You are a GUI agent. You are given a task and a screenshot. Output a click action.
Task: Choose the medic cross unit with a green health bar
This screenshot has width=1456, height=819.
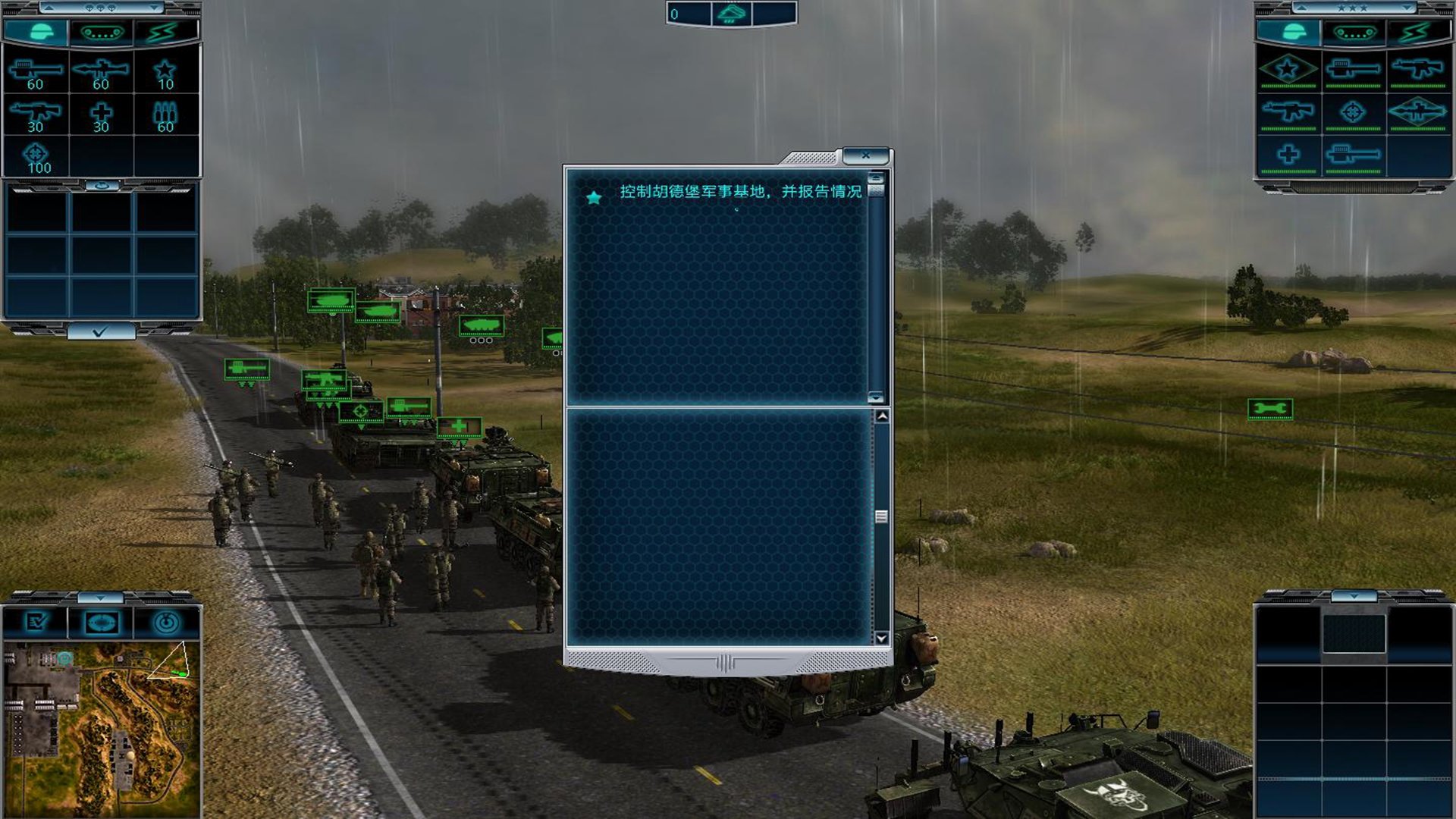(1288, 155)
